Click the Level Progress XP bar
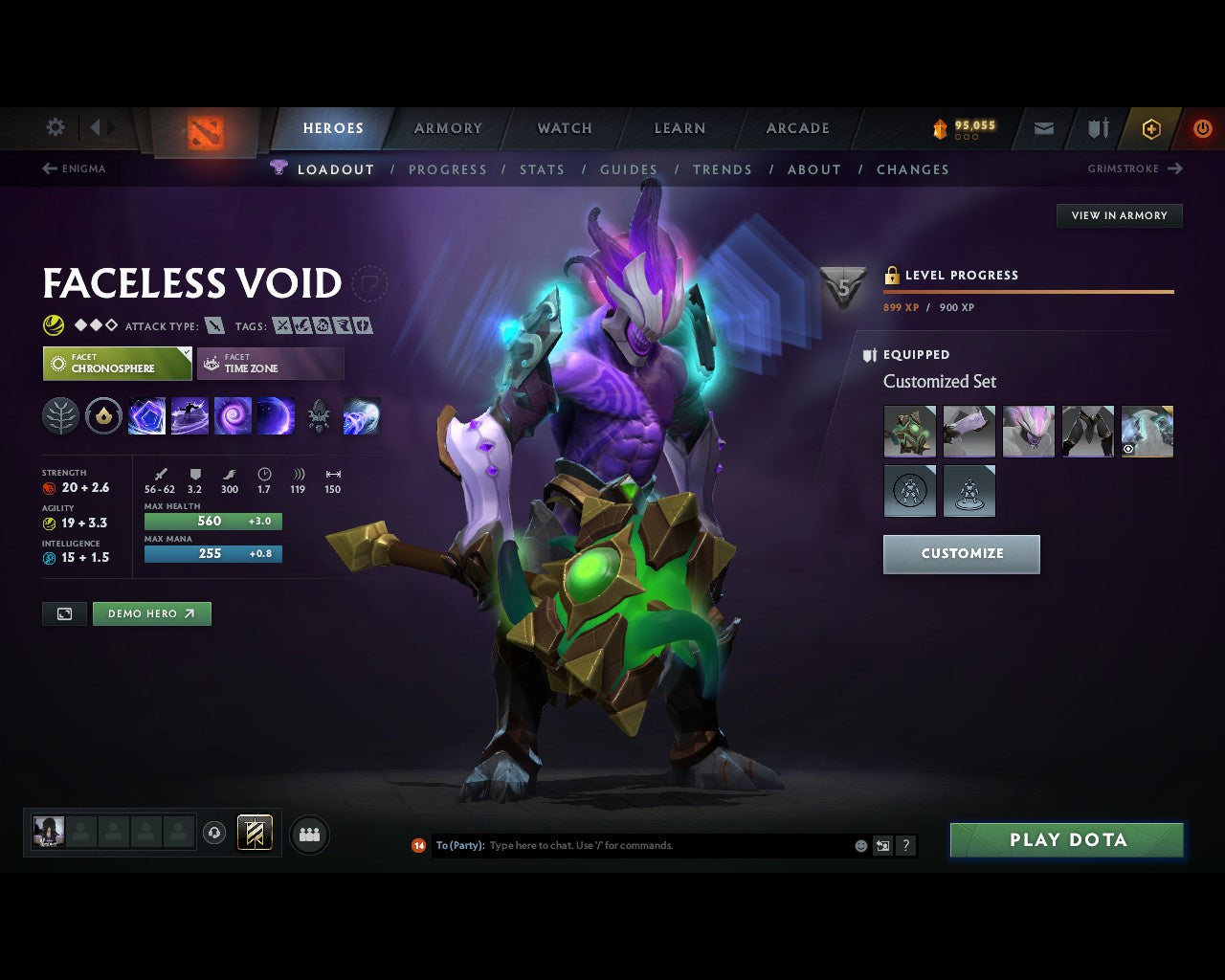 tap(1029, 292)
